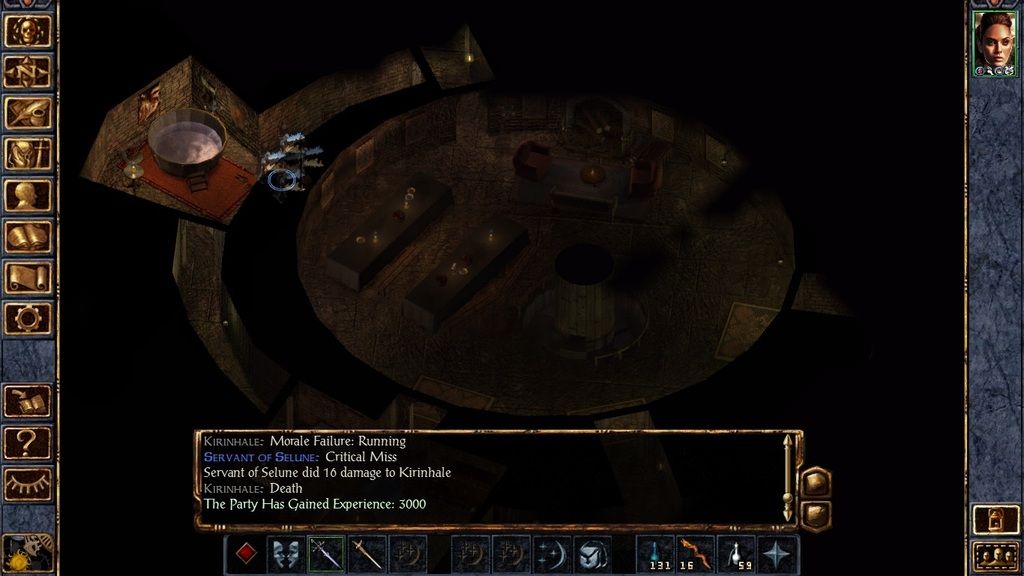The width and height of the screenshot is (1024, 576).
Task: Open the journal quill button
Action: tap(28, 112)
